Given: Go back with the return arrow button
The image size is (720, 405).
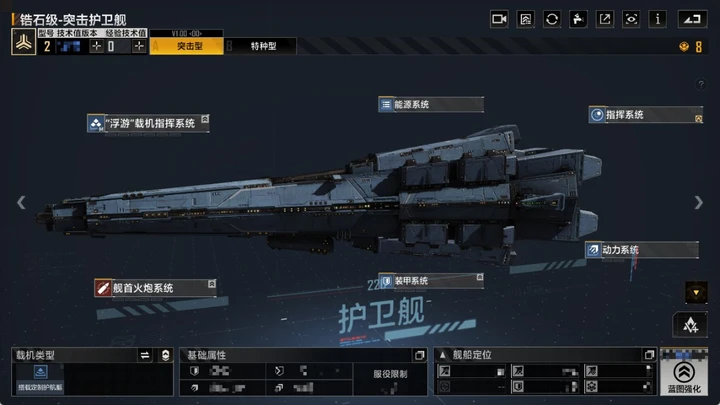Looking at the screenshot, I should tap(691, 19).
